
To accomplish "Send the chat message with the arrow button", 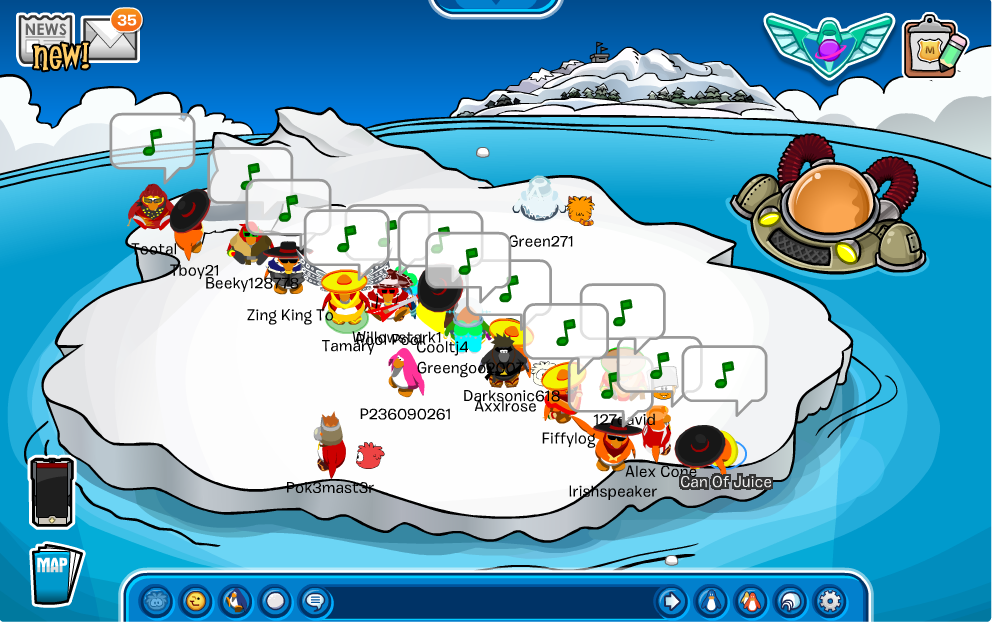I will click(671, 601).
